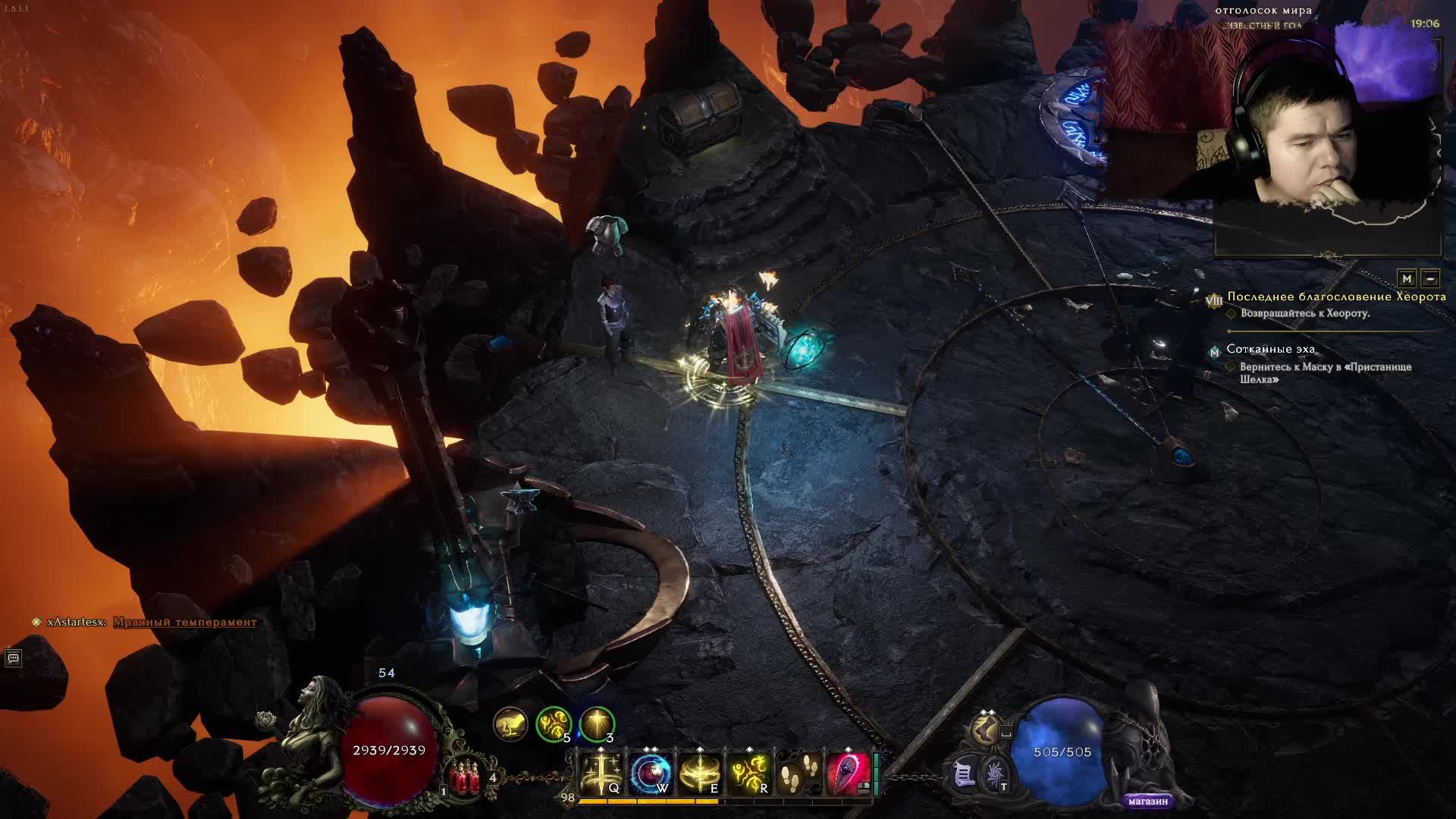Drink a red health potion
Image resolution: width=1456 pixels, height=819 pixels.
point(464,777)
